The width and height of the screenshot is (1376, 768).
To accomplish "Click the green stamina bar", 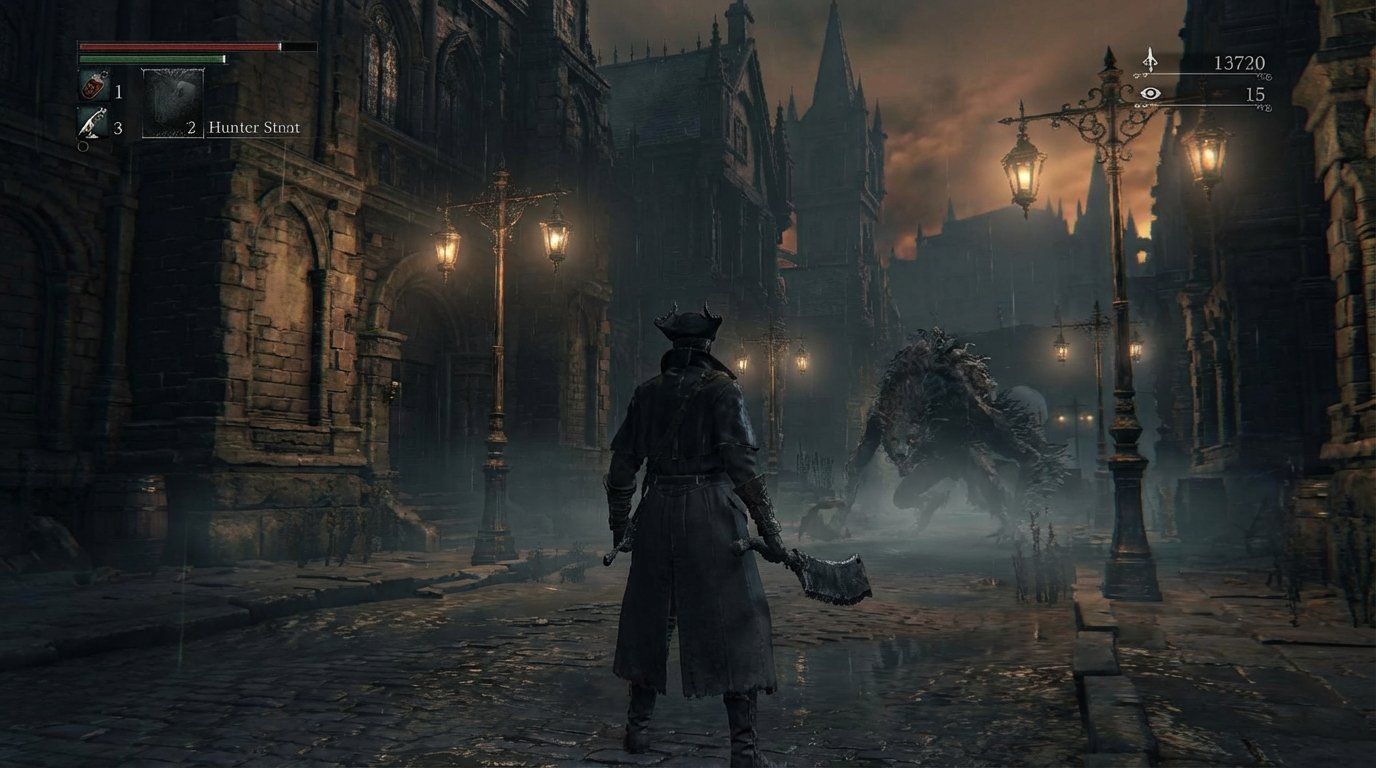I will pyautogui.click(x=151, y=58).
